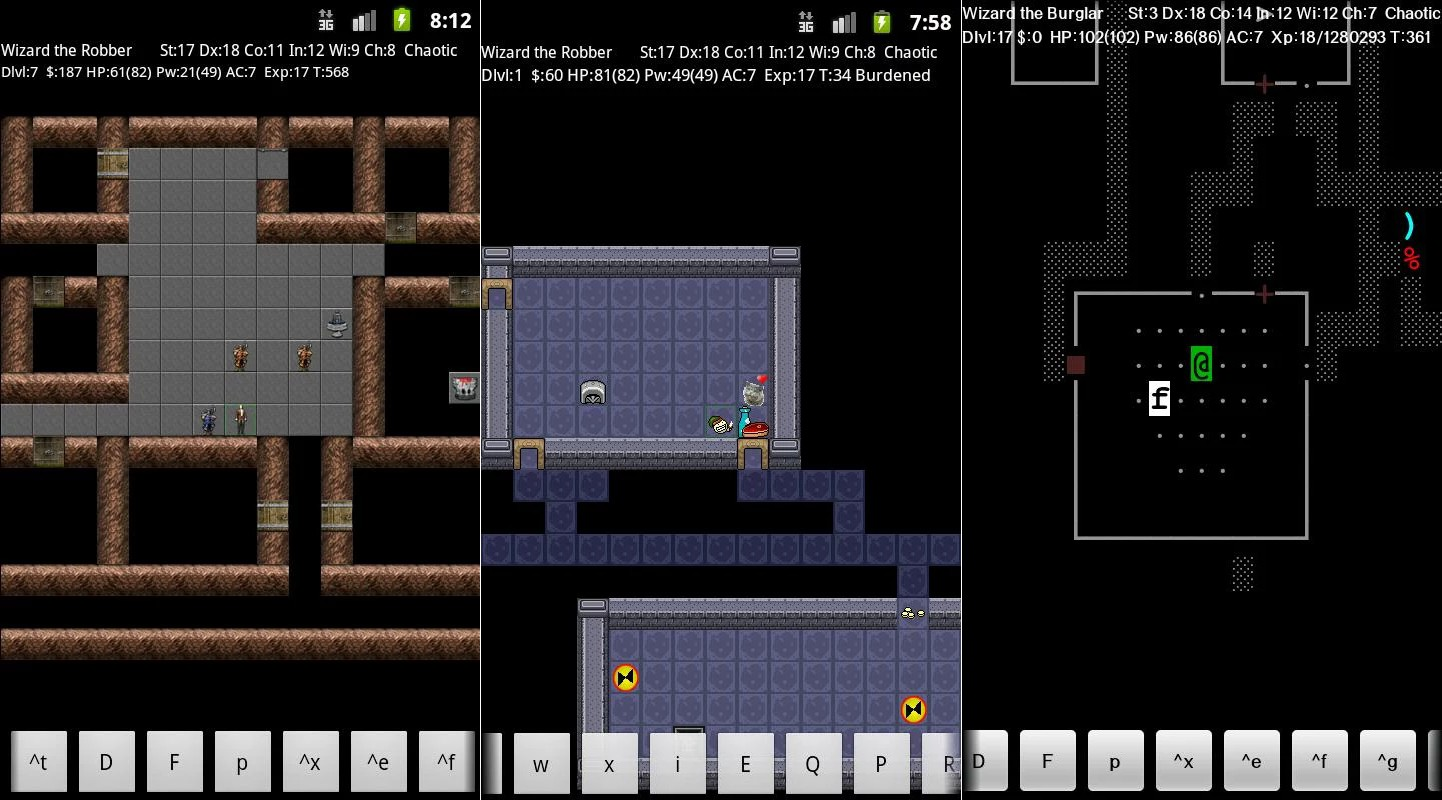The image size is (1442, 800).
Task: Tap the E engrave command button
Action: click(745, 765)
